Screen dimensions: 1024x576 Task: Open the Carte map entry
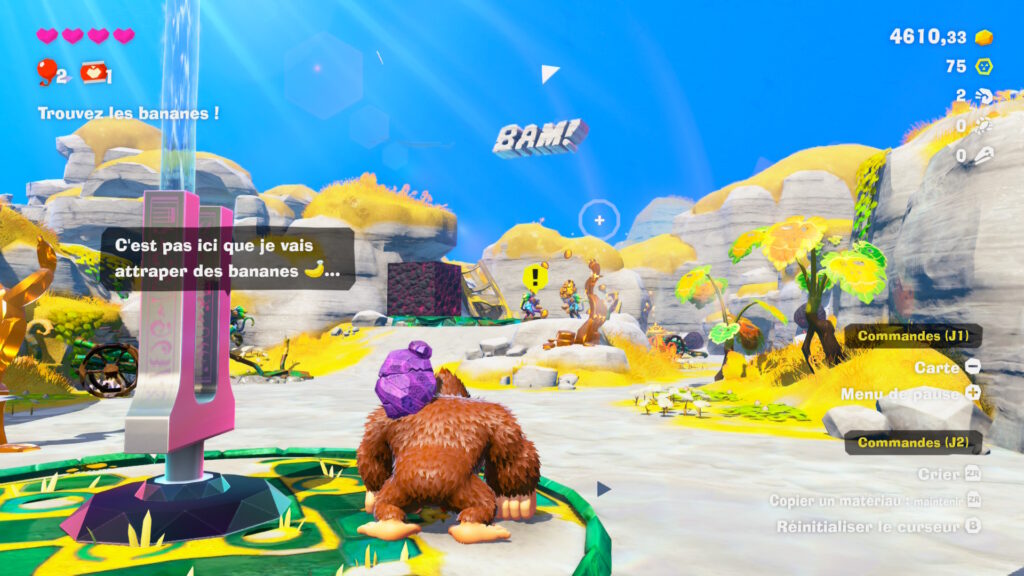coord(946,367)
